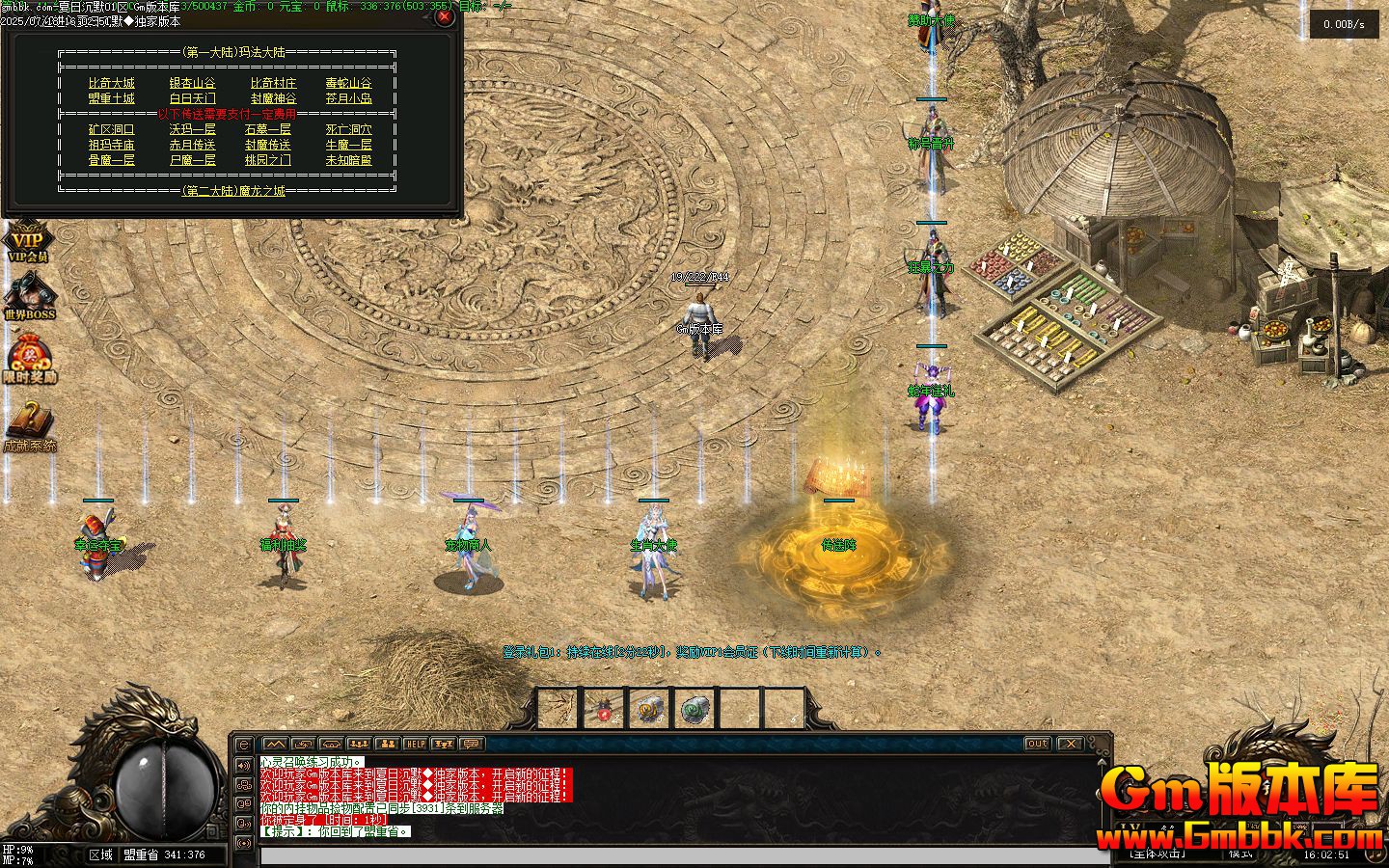Image resolution: width=1389 pixels, height=868 pixels.
Task: Pick the 苍月小岛 teleport option
Action: (348, 98)
